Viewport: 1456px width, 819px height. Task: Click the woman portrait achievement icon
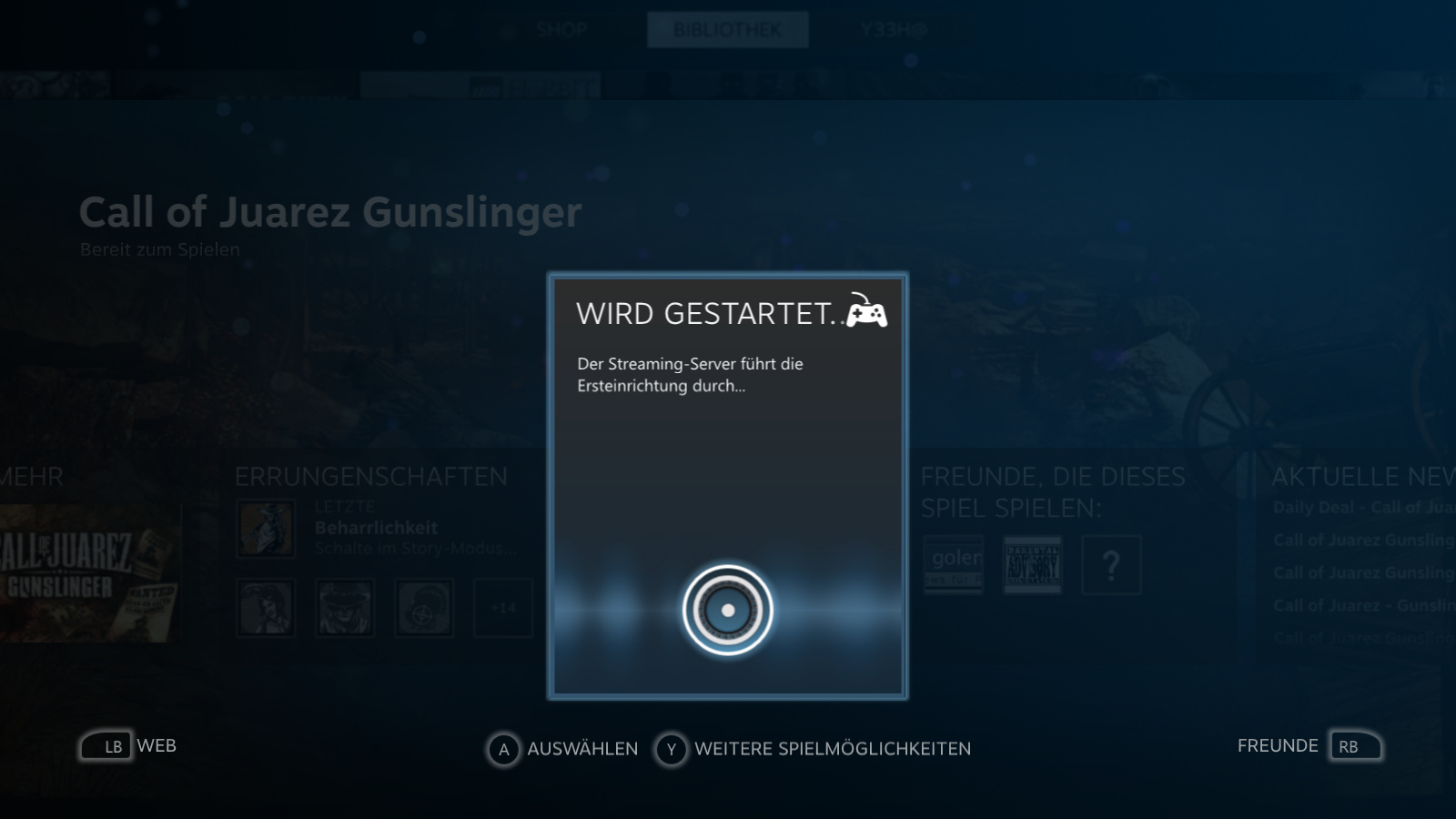coord(266,607)
